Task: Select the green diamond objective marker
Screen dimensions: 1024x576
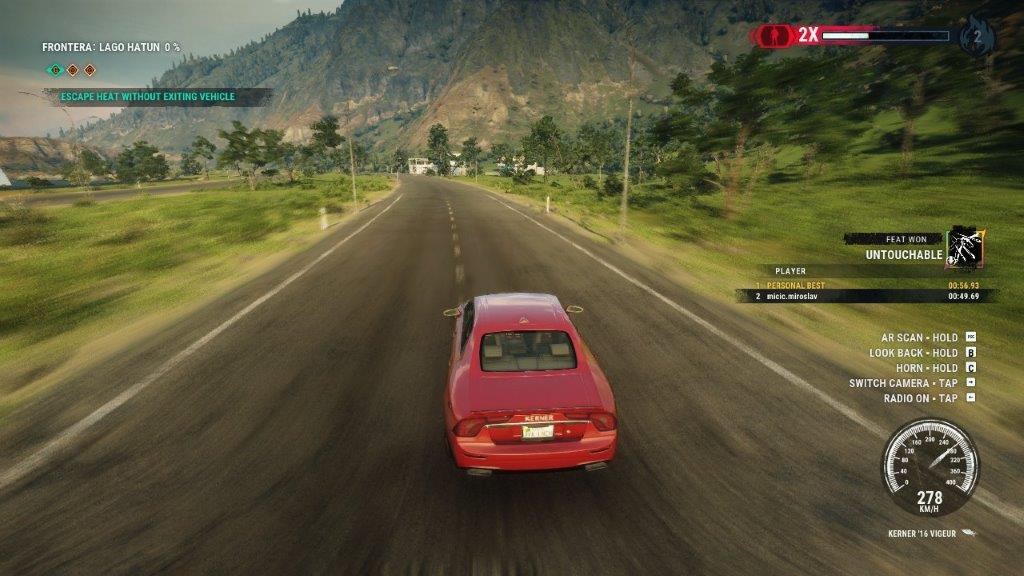Action: 55,70
